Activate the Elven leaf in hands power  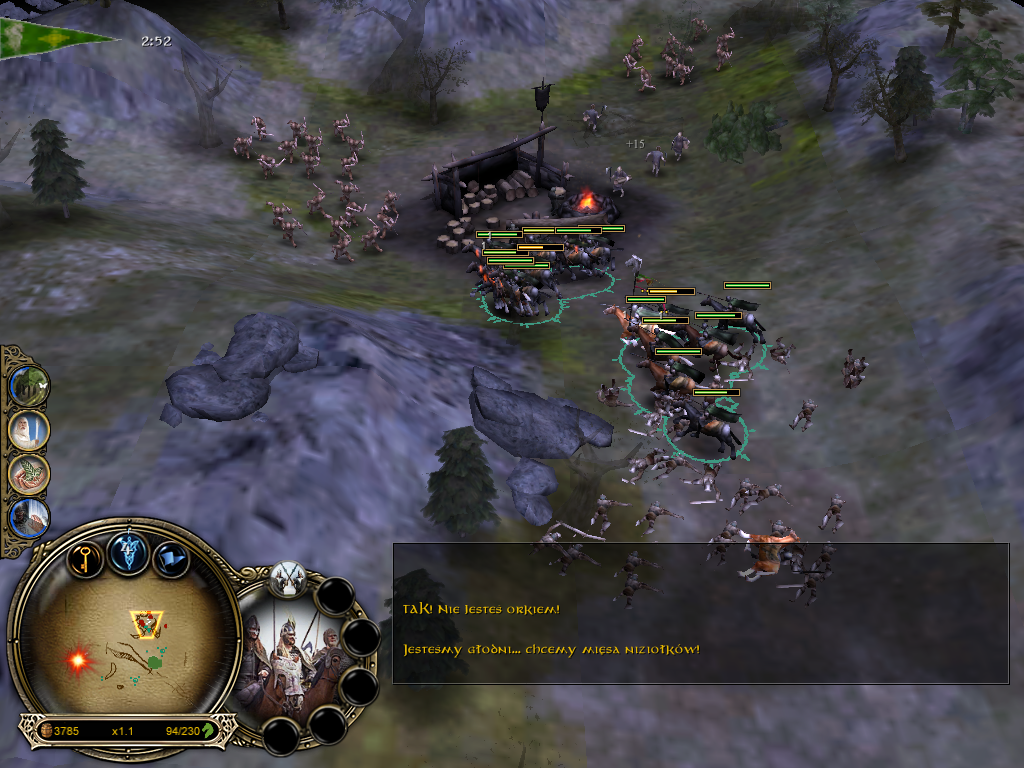tap(27, 473)
